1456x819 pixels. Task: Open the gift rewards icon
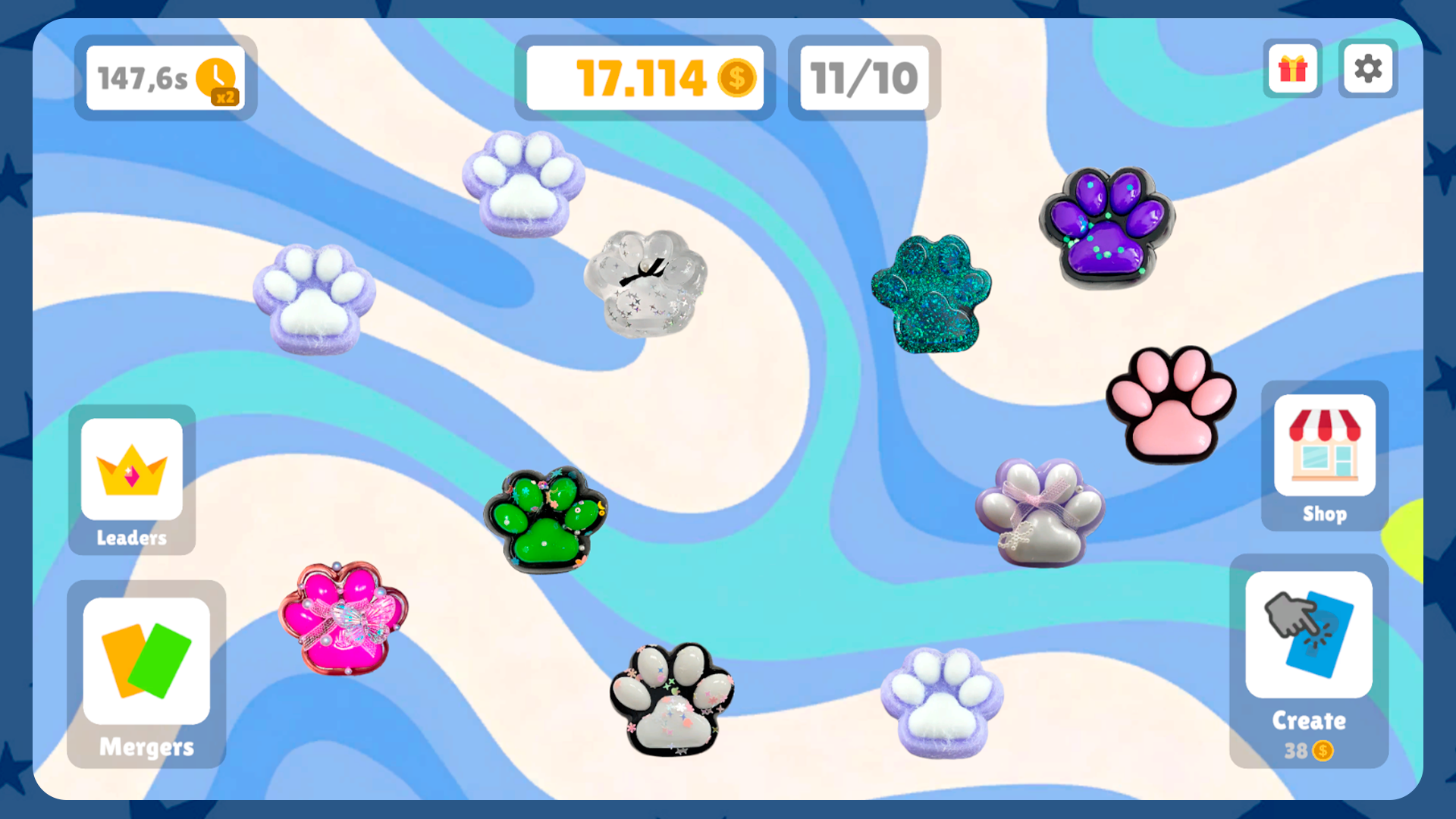(x=1292, y=69)
